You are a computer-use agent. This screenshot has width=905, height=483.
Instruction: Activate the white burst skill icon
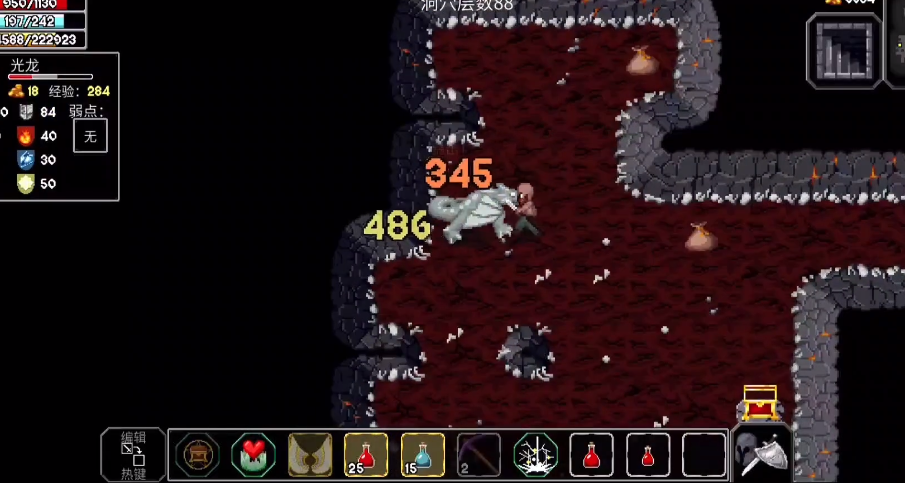pos(535,456)
